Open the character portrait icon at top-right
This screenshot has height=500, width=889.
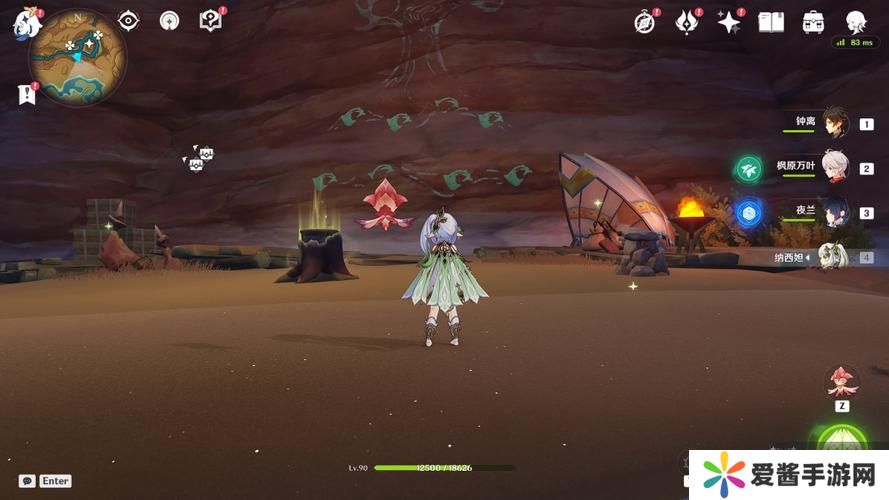point(855,22)
